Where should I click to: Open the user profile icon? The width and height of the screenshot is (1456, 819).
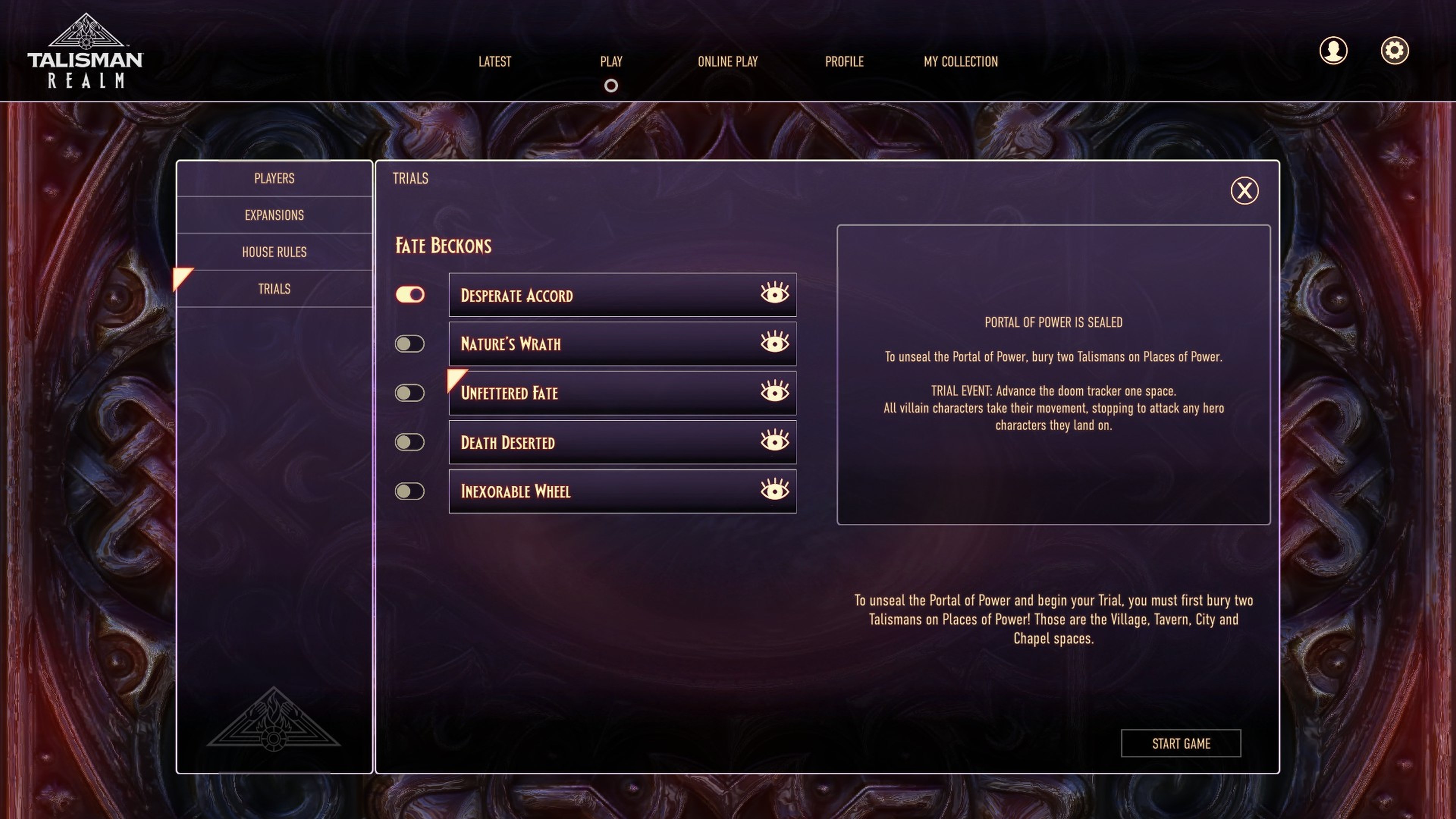pos(1334,50)
